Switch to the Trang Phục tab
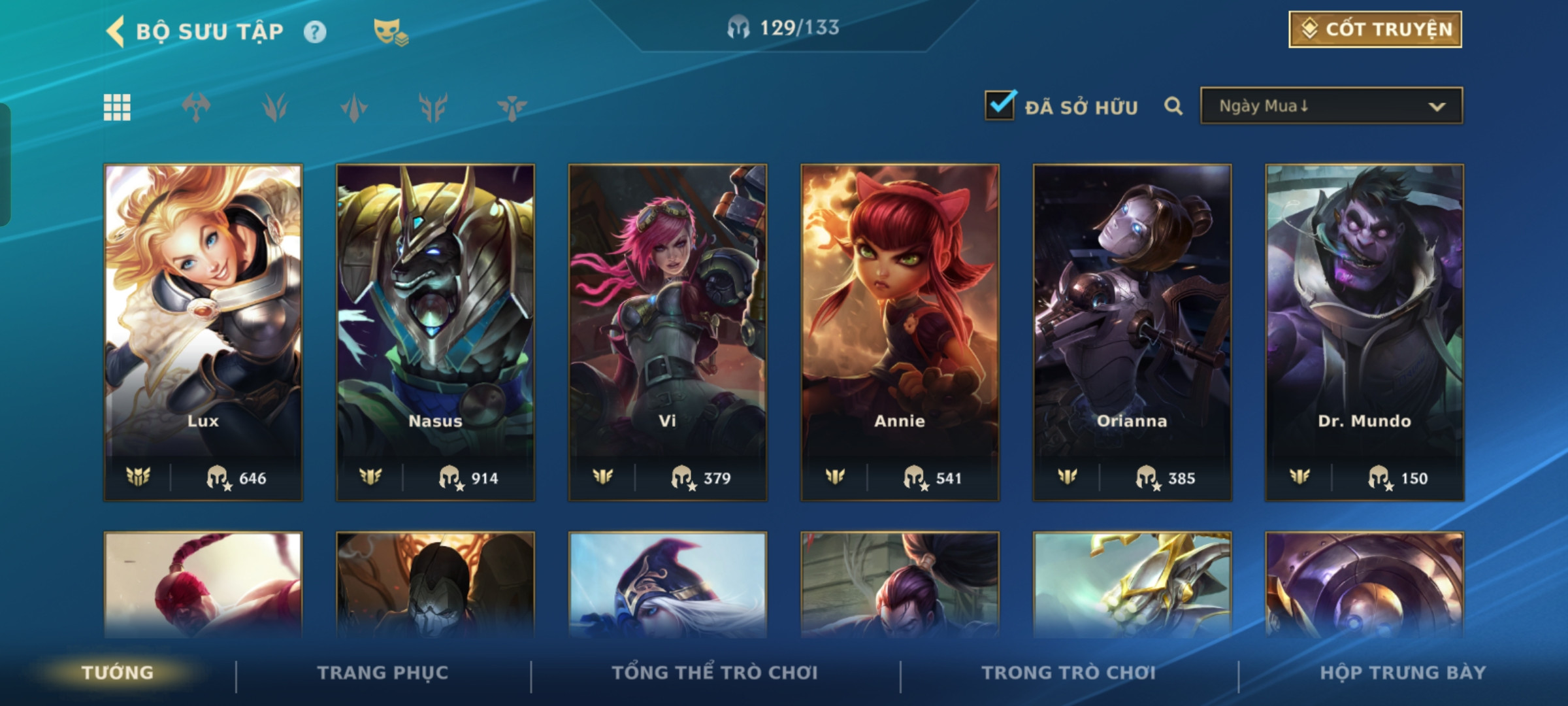Viewport: 1568px width, 706px height. pos(383,673)
